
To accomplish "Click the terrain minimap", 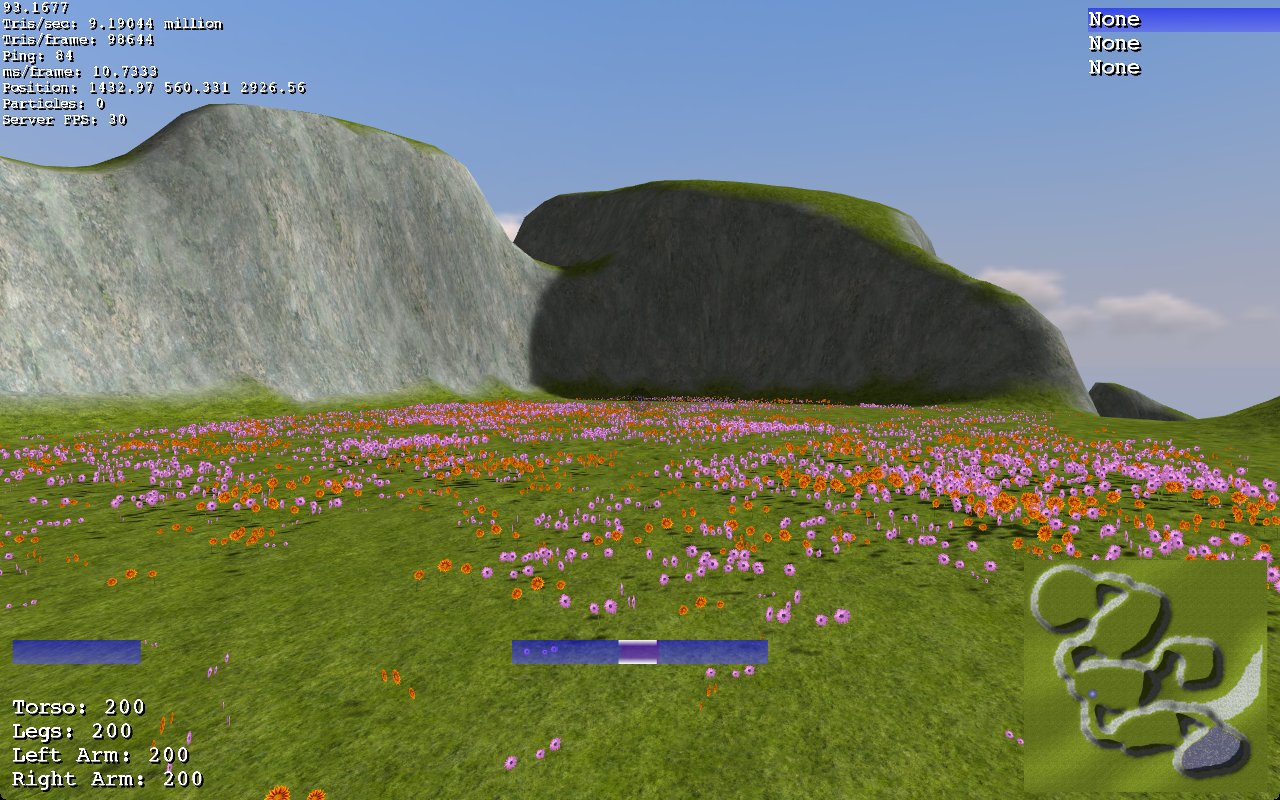I will click(x=1145, y=676).
